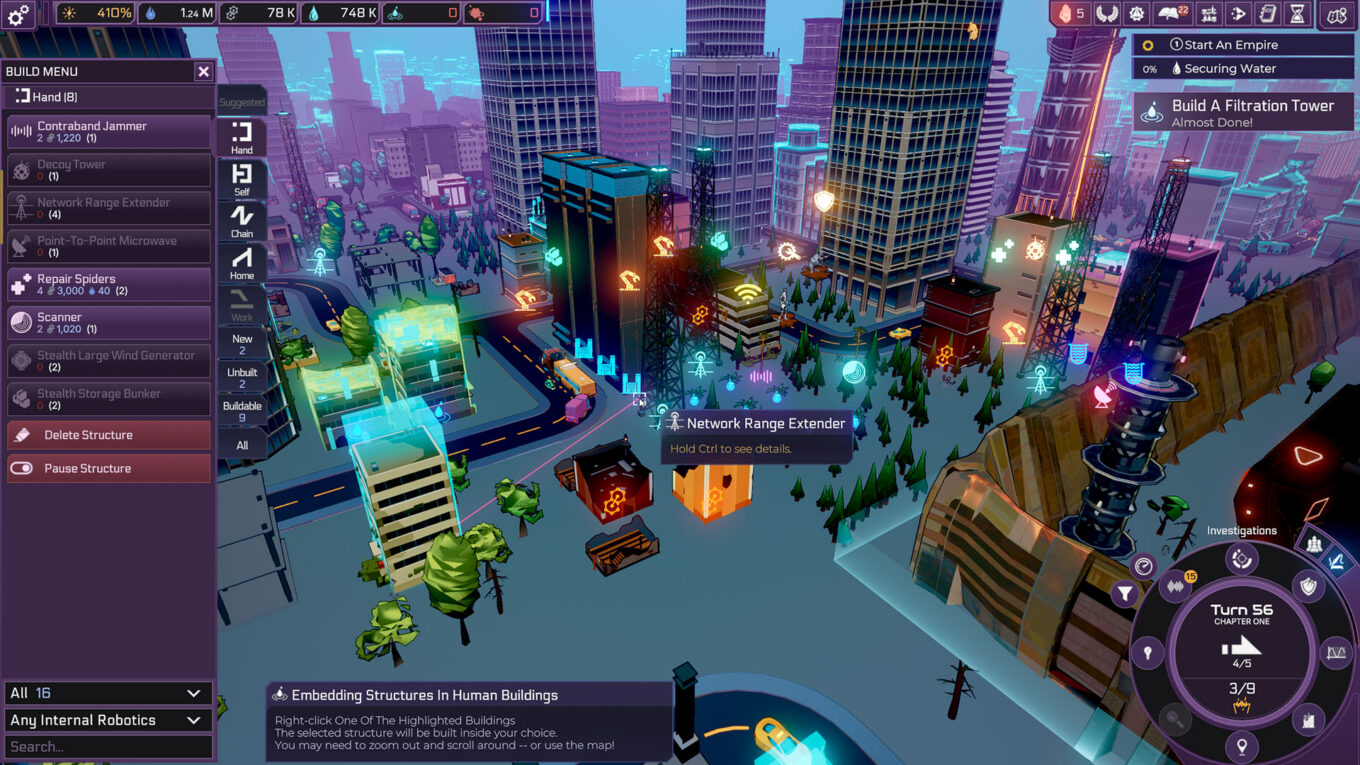1360x765 pixels.
Task: Switch to the Home build tab
Action: tap(242, 263)
